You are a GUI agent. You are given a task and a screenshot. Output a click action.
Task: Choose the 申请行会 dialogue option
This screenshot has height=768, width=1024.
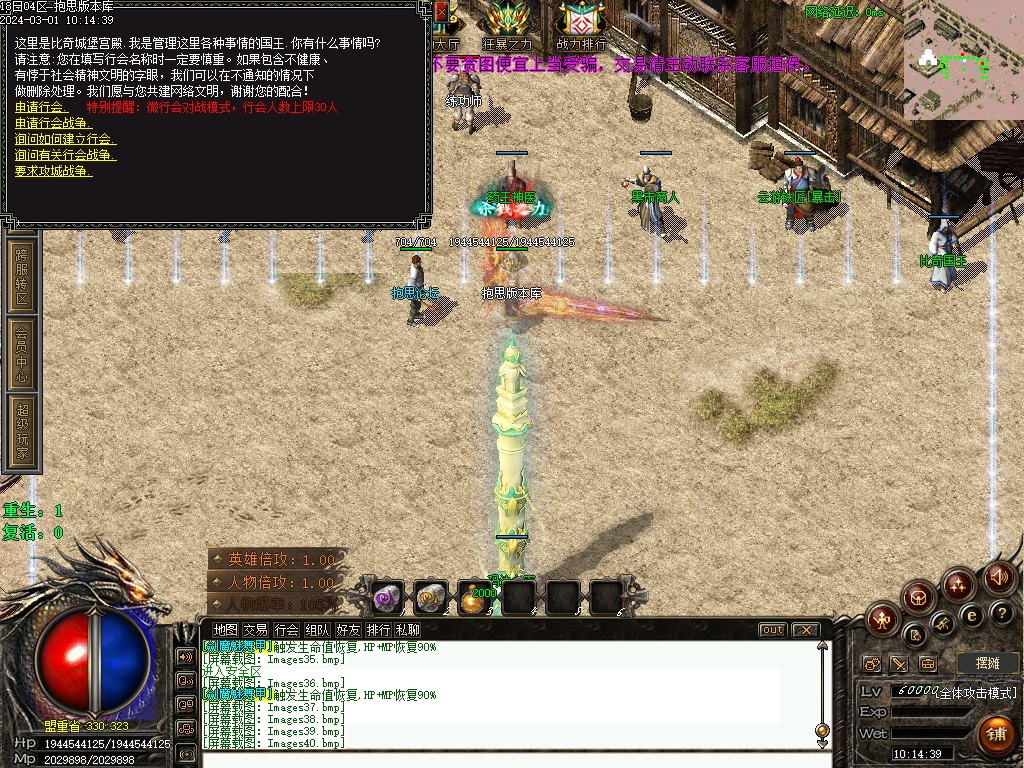42,107
